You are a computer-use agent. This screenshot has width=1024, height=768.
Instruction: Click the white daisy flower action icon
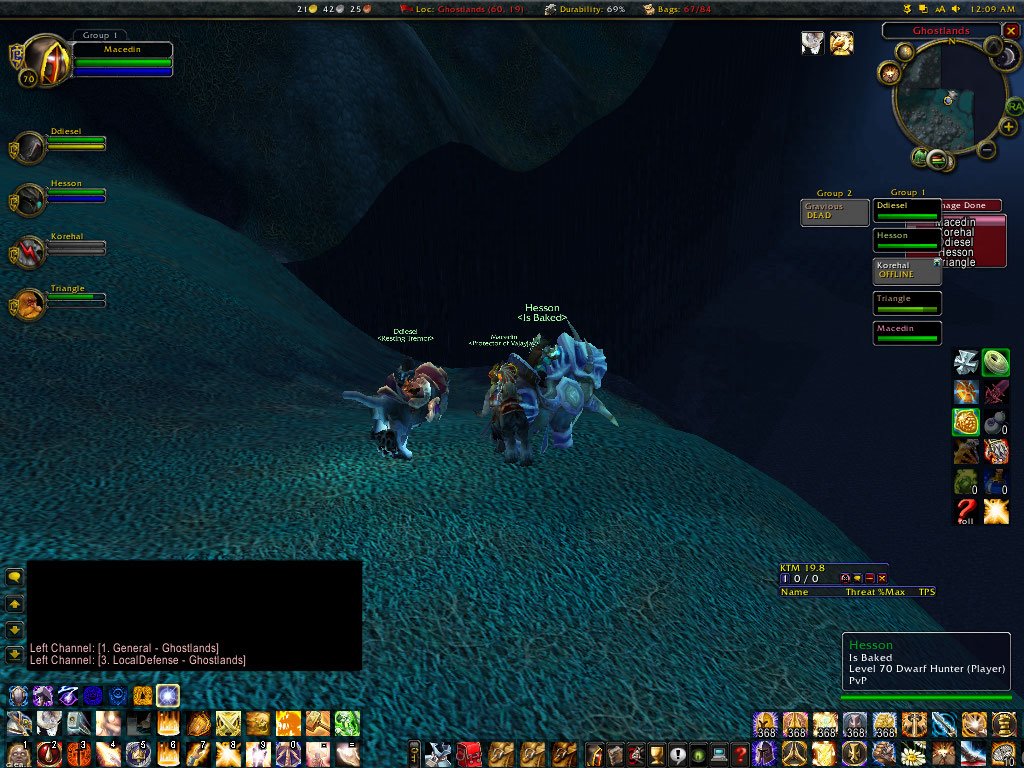(910, 754)
